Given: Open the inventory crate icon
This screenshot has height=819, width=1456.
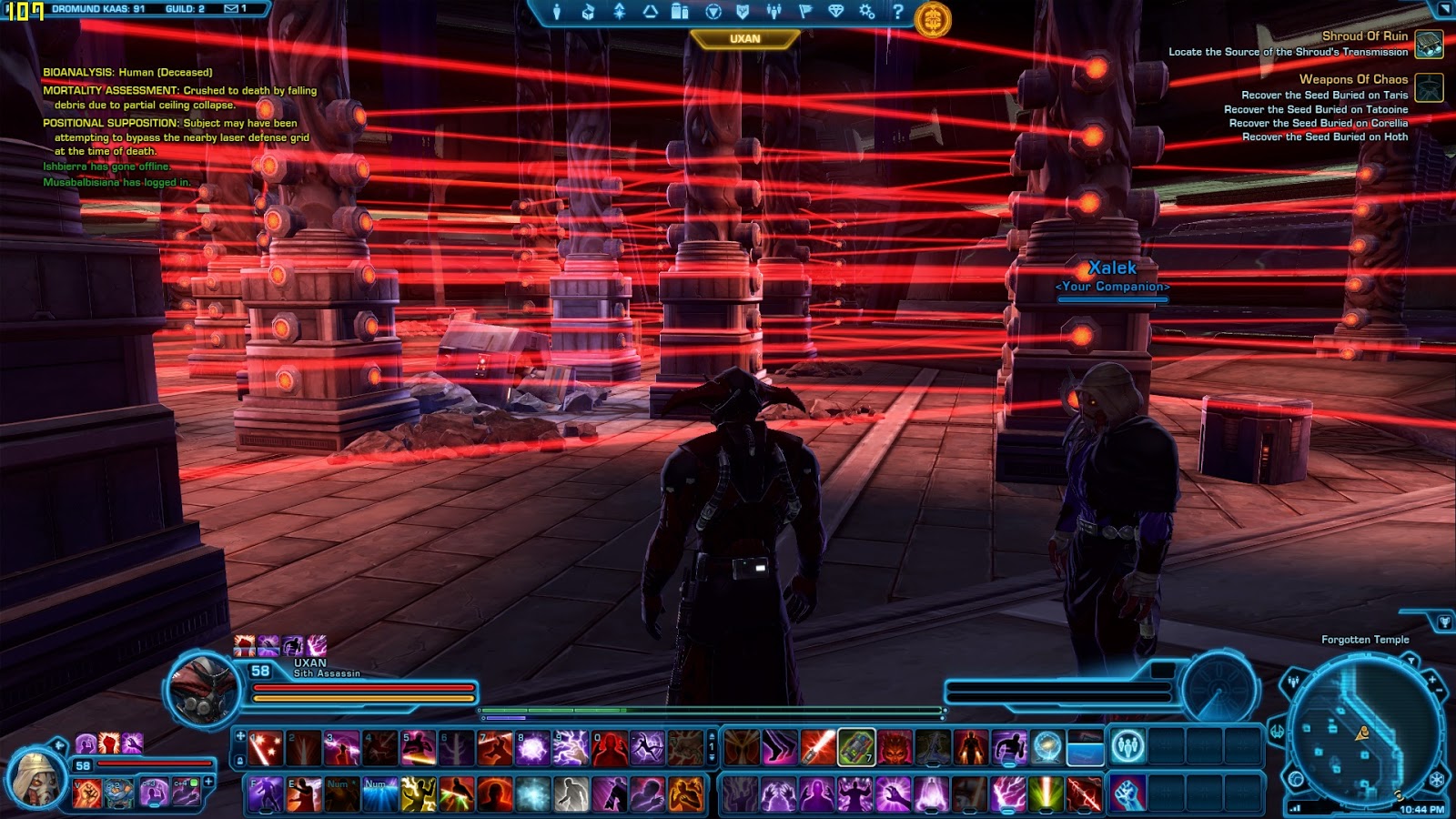Looking at the screenshot, I should pyautogui.click(x=588, y=12).
